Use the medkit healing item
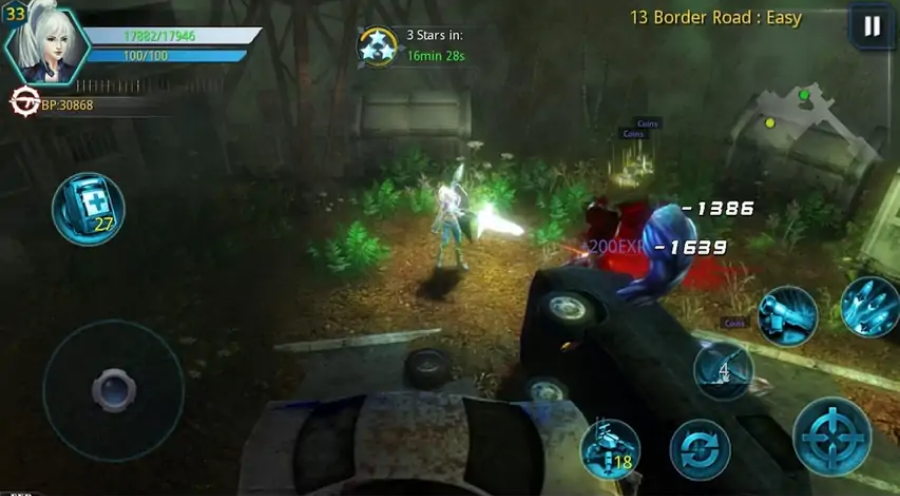This screenshot has width=900, height=496. coord(88,208)
